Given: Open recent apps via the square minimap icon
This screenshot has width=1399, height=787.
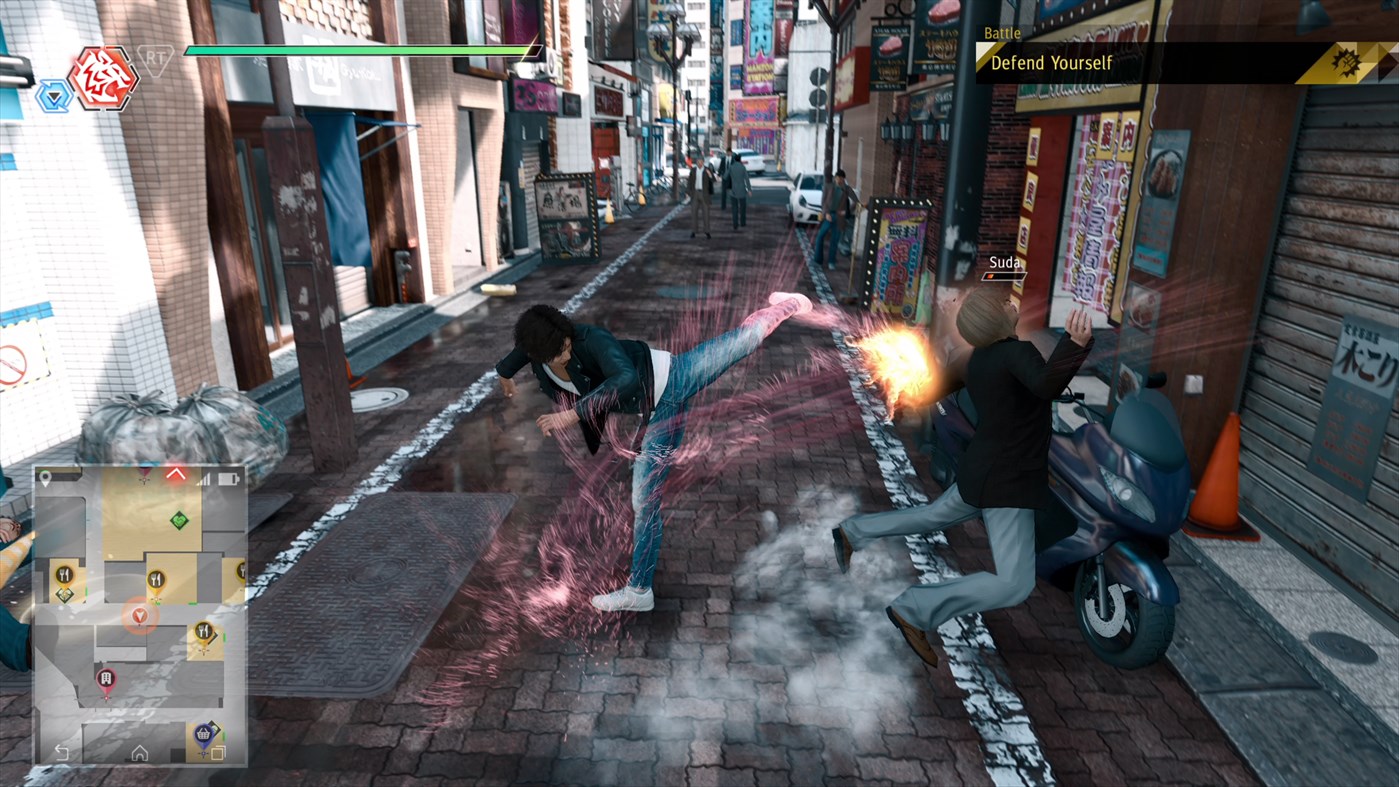Looking at the screenshot, I should (x=217, y=752).
